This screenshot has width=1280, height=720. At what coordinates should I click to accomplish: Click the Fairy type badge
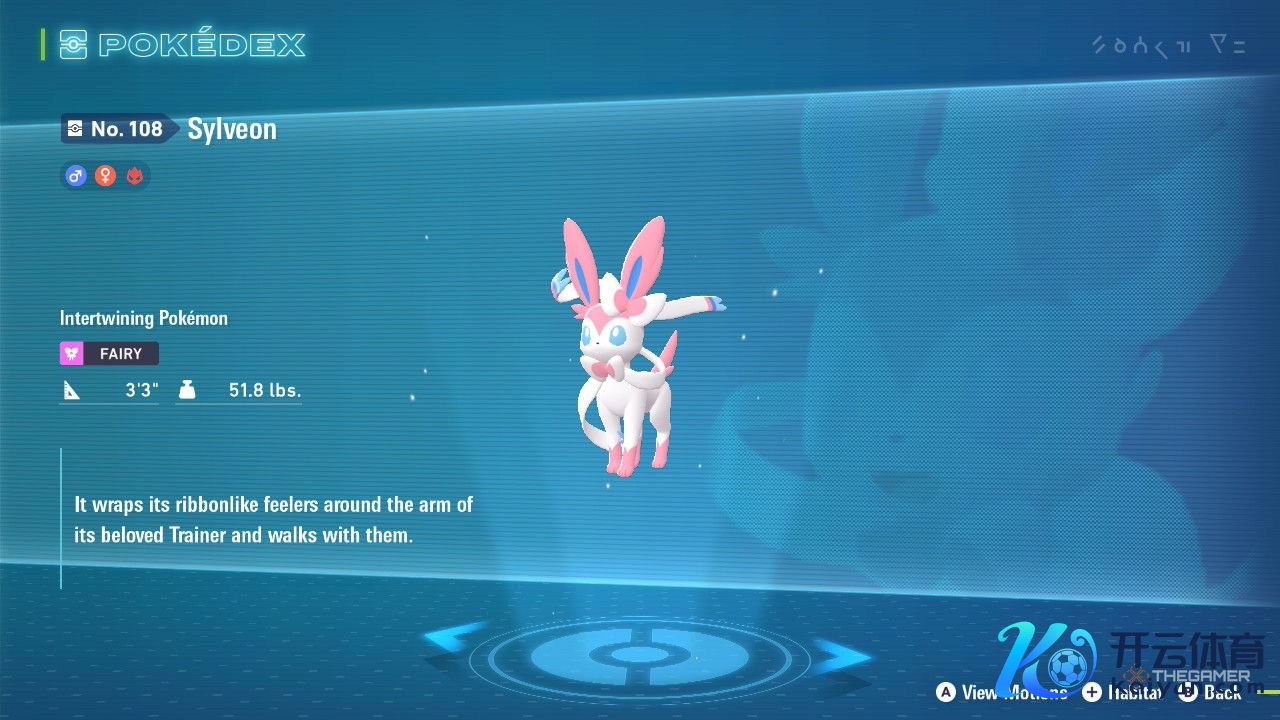coord(109,353)
